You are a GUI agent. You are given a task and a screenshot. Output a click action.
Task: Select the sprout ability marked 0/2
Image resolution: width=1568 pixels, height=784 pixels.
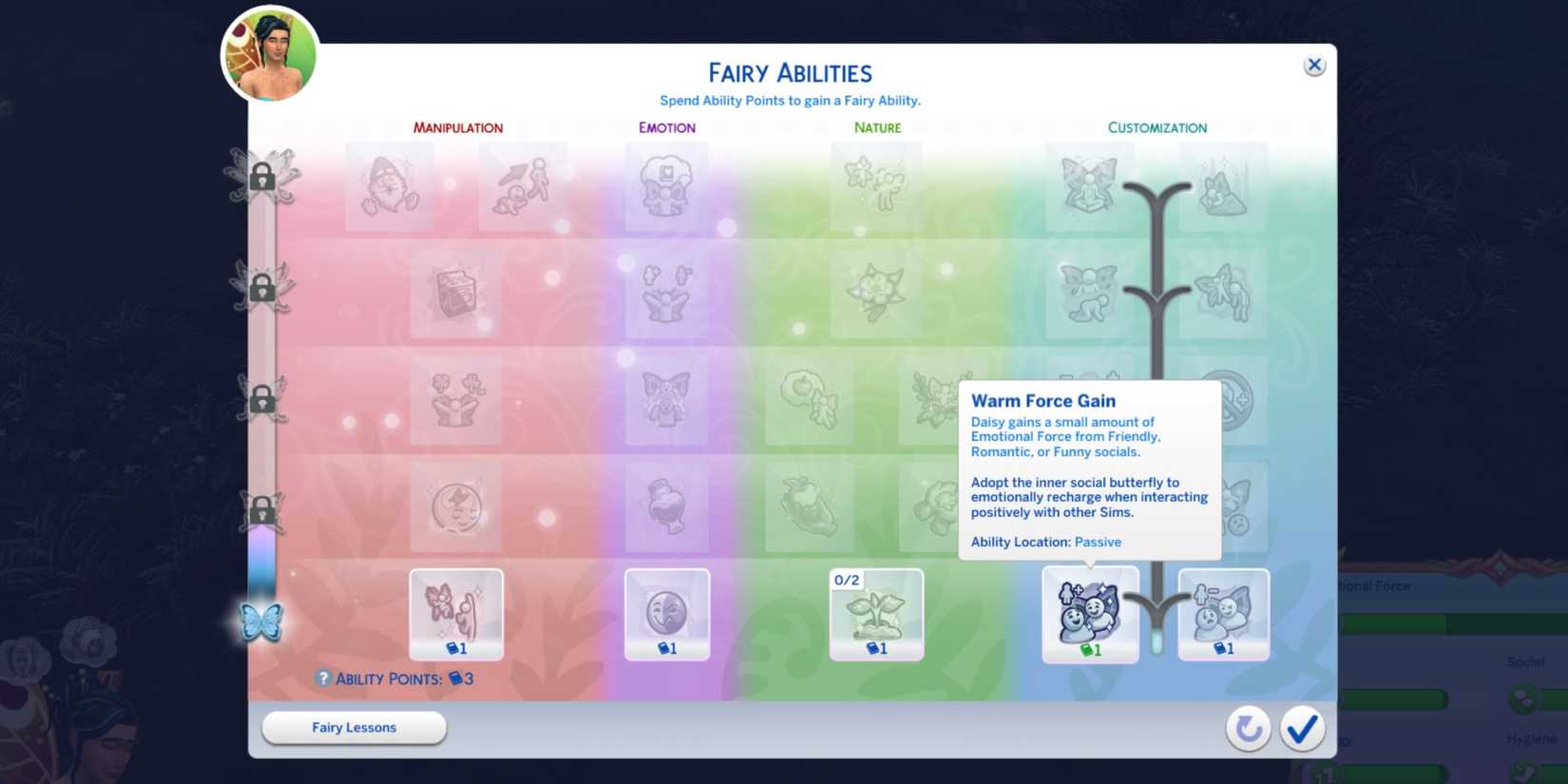[x=875, y=616]
